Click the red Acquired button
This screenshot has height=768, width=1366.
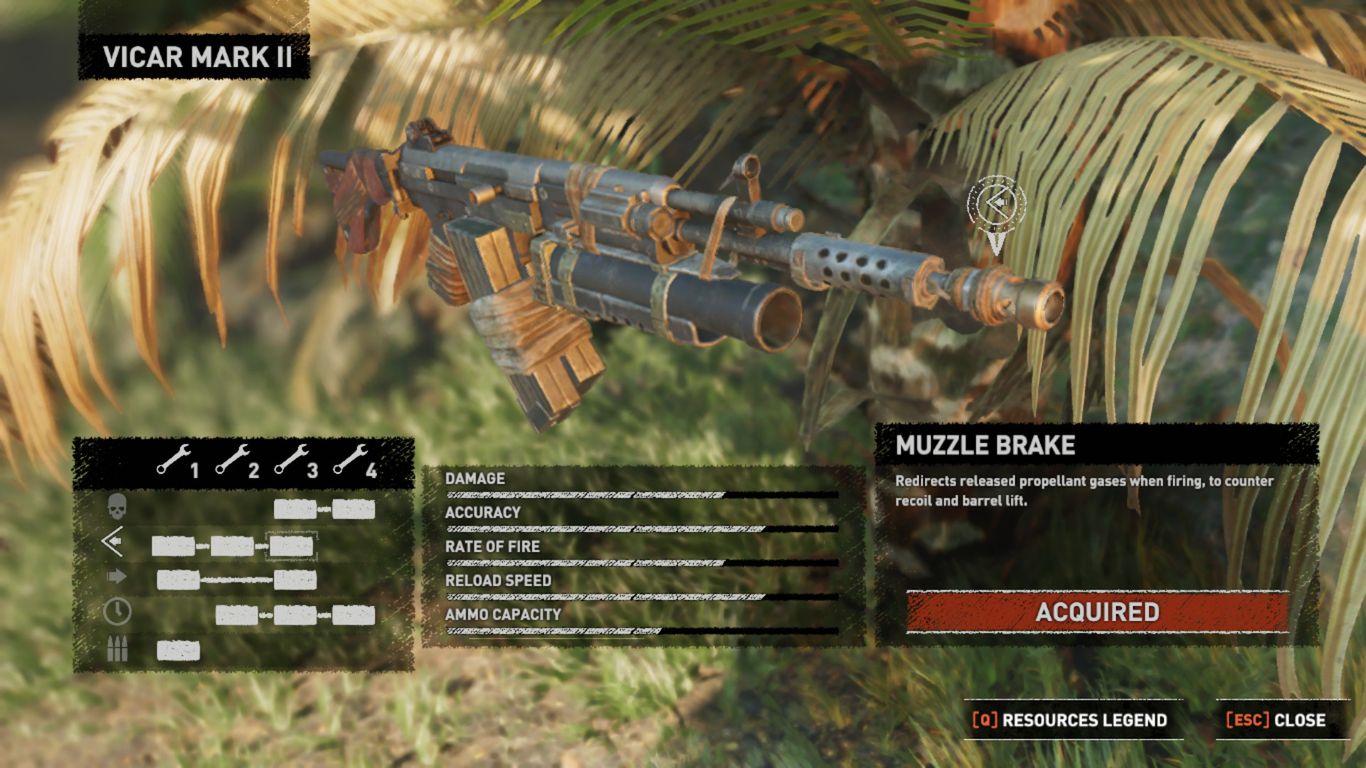click(1097, 612)
